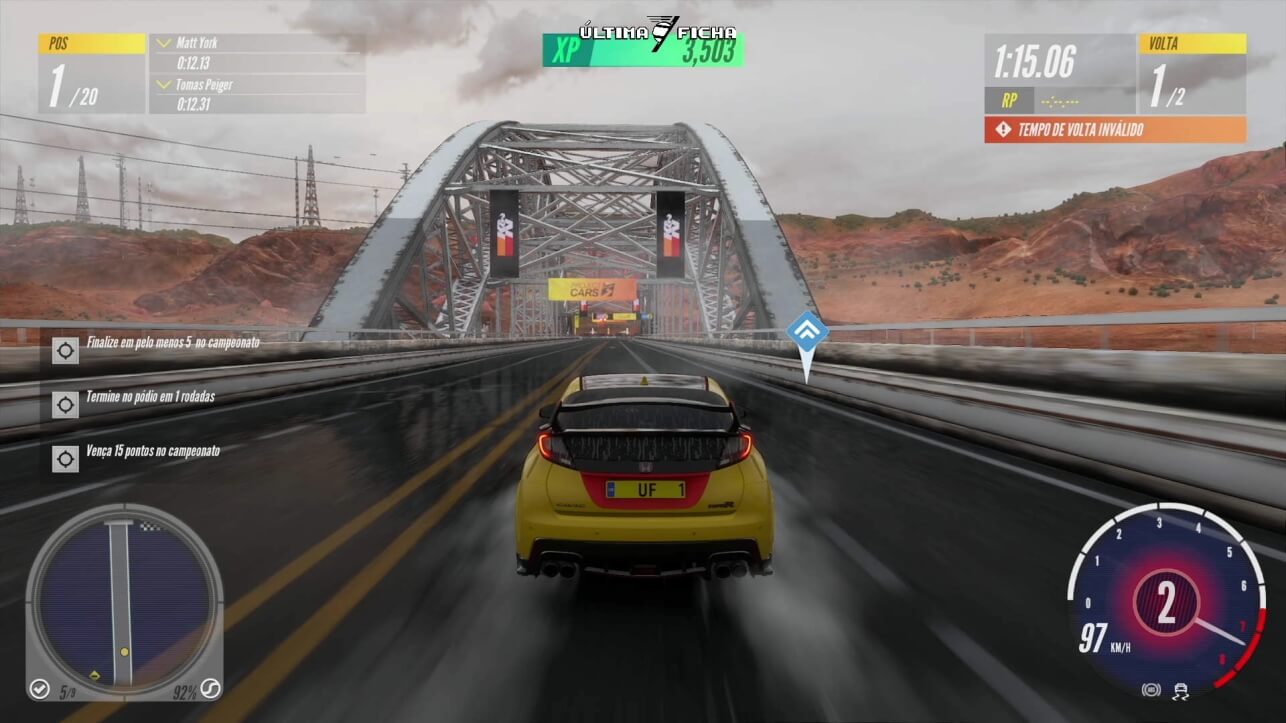Choose Matt York in the rivals list
The image size is (1286, 723).
click(x=197, y=43)
